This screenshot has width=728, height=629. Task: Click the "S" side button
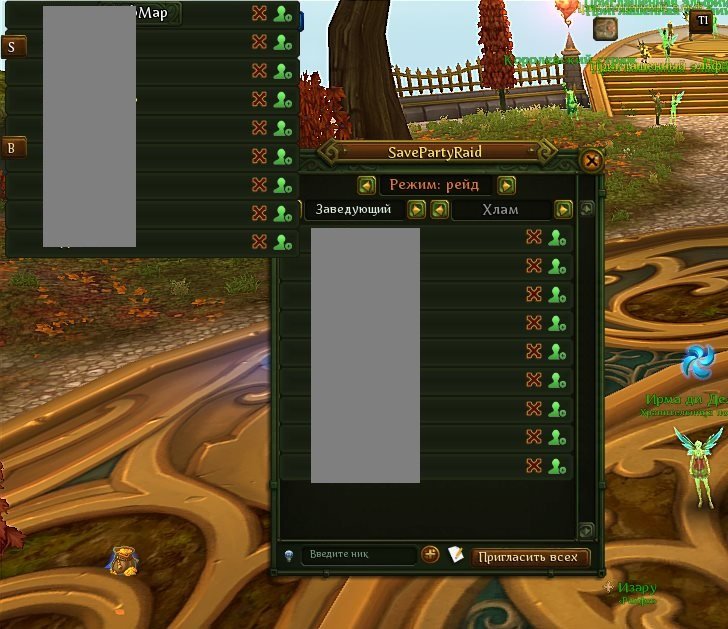point(15,47)
